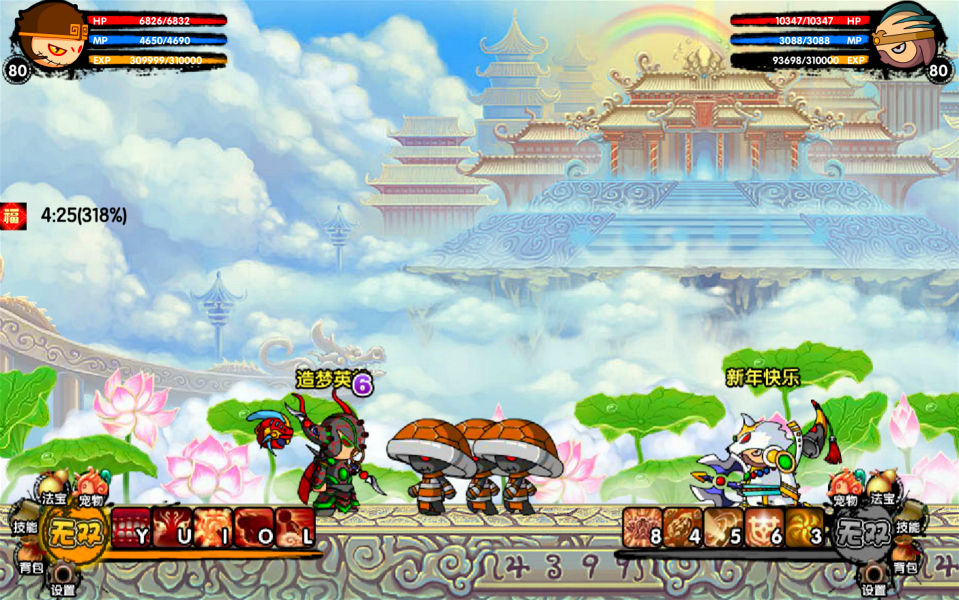Activate the orange 无双 ultimate button

(74, 528)
